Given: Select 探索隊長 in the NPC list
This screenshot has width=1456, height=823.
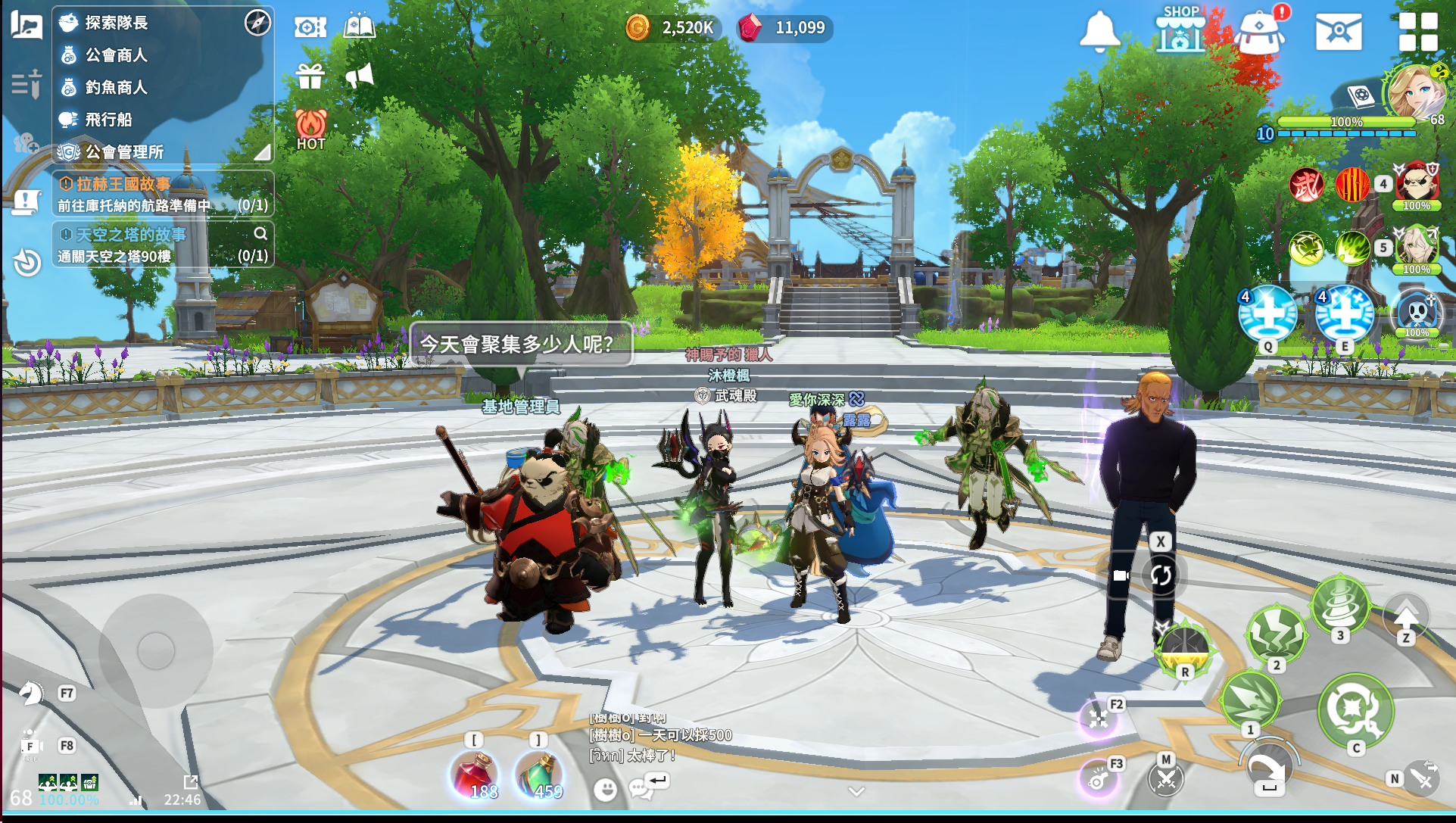Looking at the screenshot, I should pyautogui.click(x=116, y=23).
